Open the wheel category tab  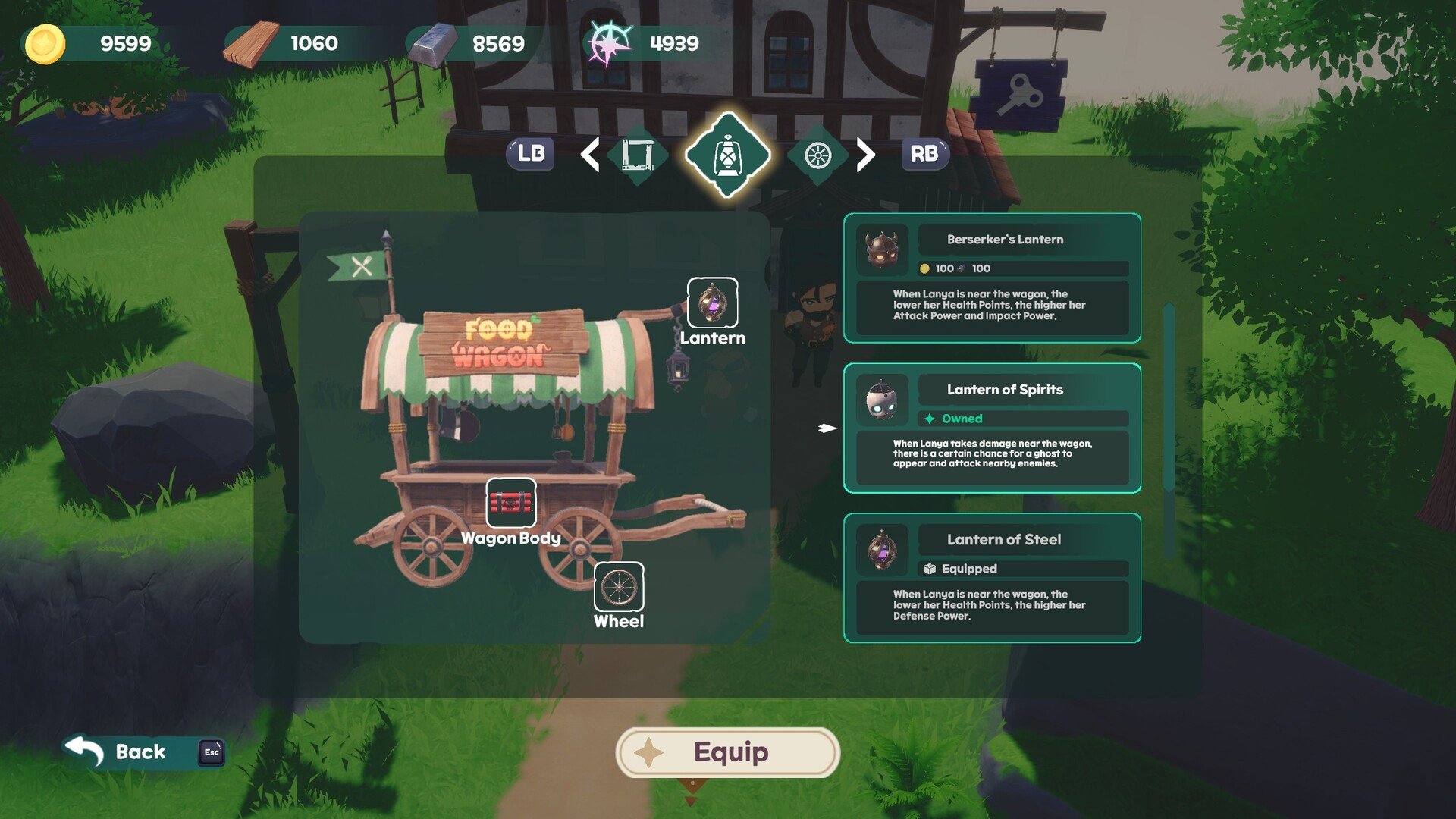point(817,155)
